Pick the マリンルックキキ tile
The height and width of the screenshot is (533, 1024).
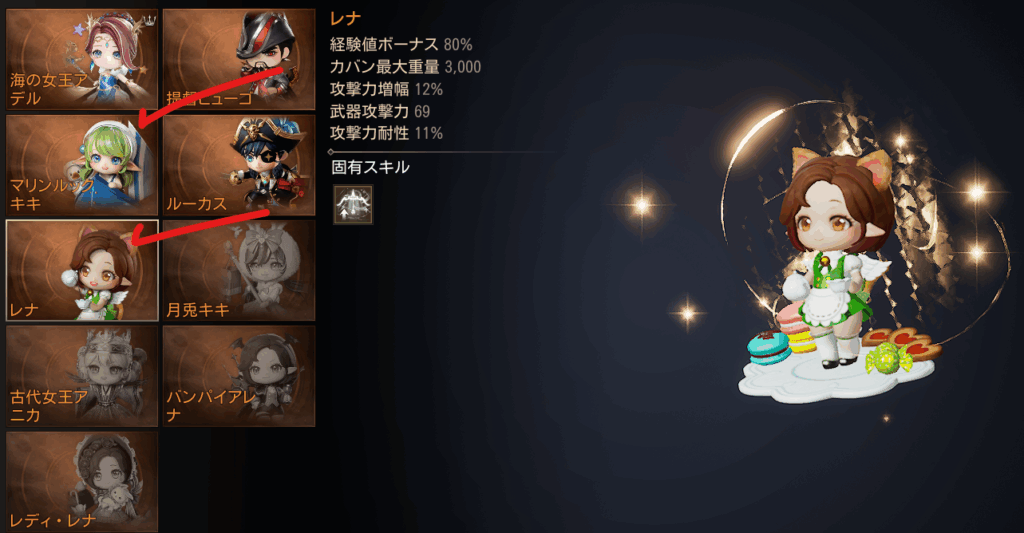(x=82, y=164)
